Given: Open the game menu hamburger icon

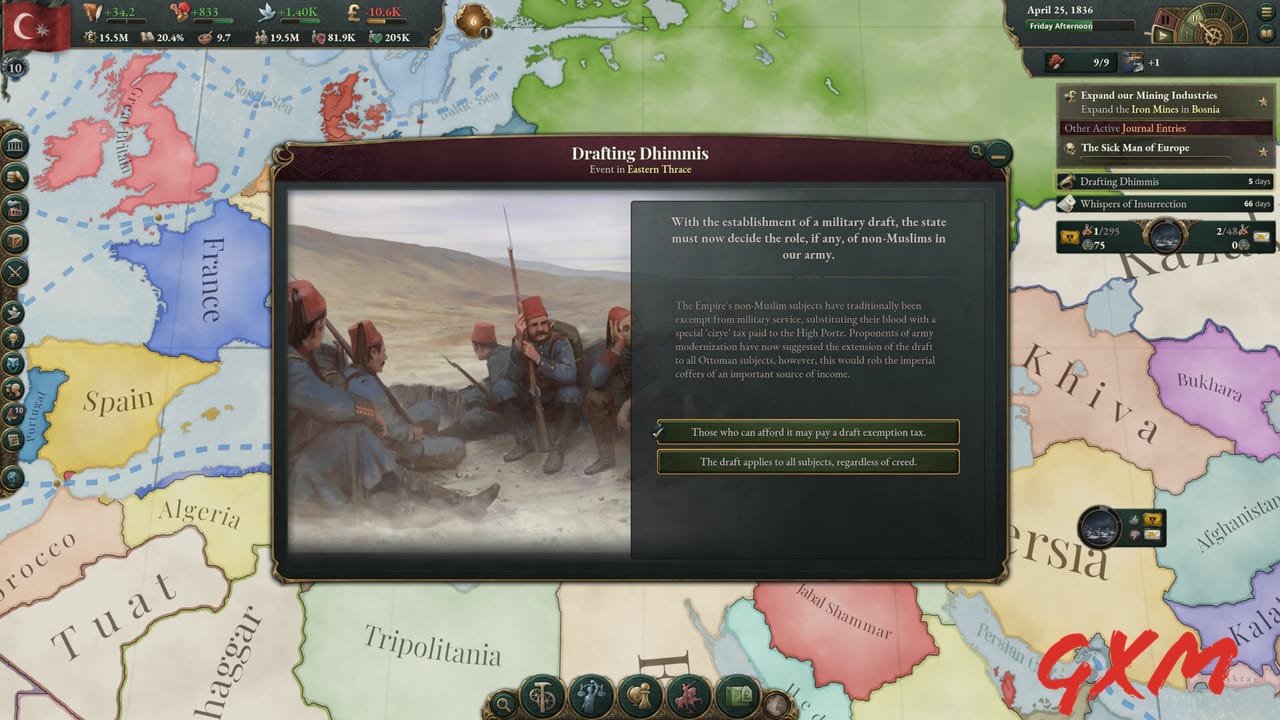Looking at the screenshot, I should coord(1265,11).
